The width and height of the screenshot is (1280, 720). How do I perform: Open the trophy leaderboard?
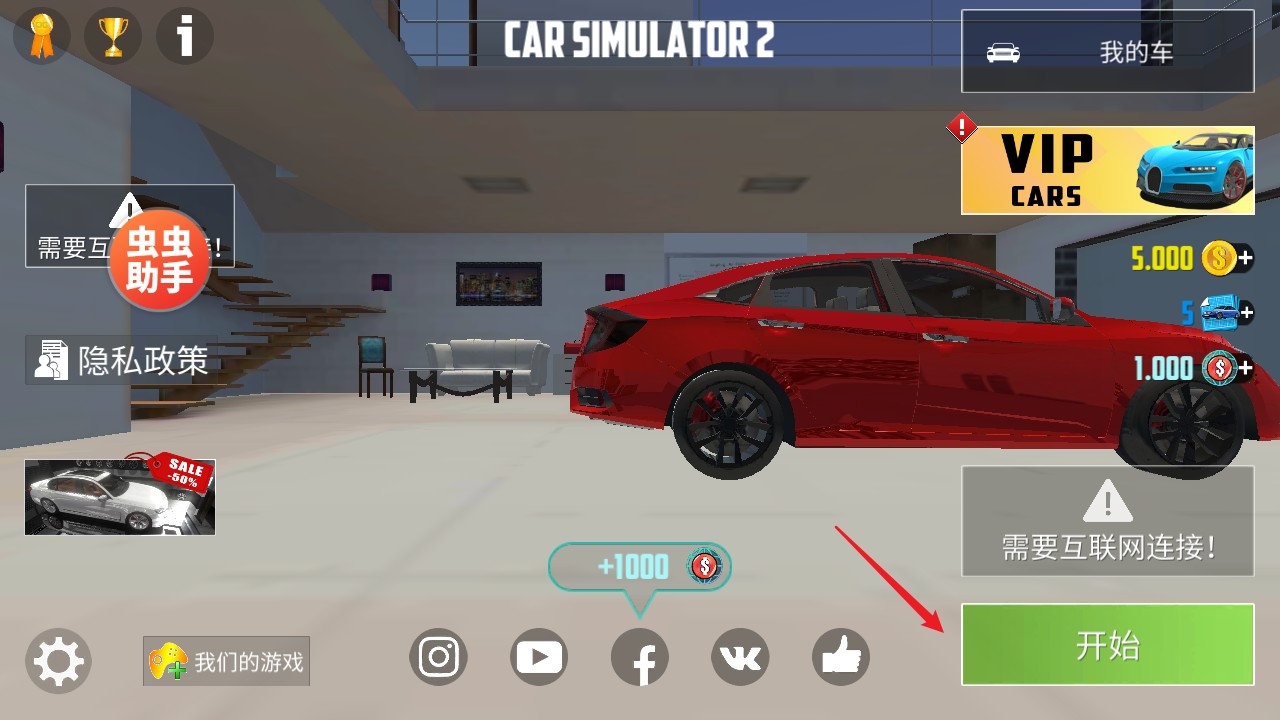click(x=113, y=37)
